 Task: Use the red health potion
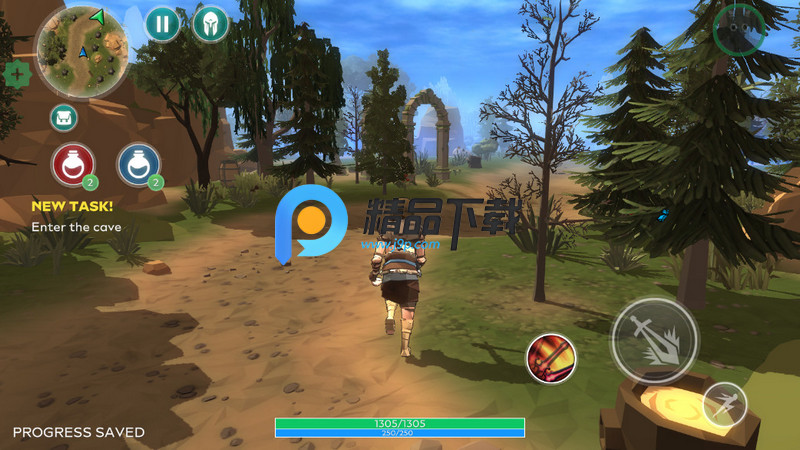(x=73, y=164)
